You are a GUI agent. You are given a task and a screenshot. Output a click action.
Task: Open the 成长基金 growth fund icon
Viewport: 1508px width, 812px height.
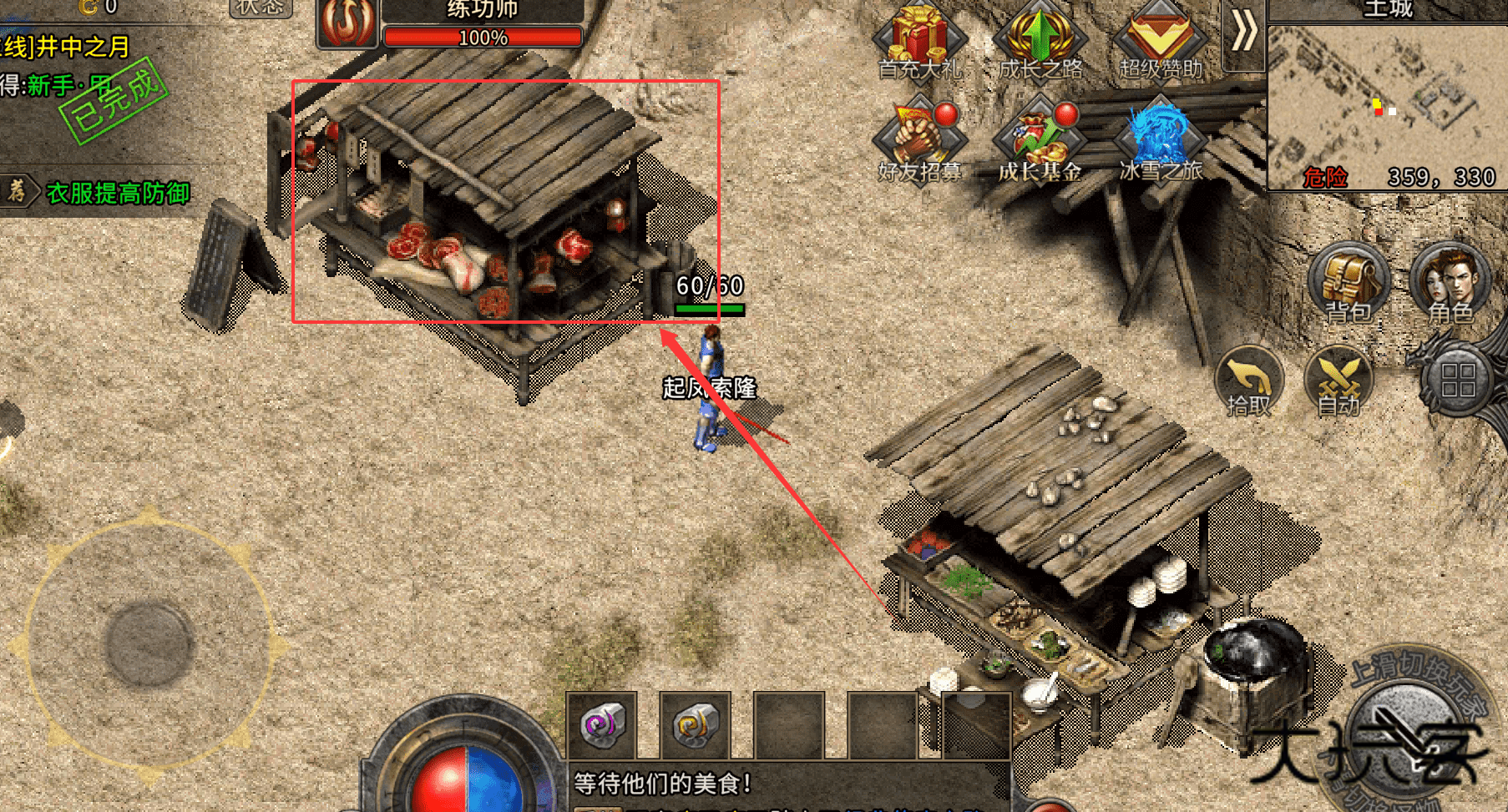(1040, 144)
